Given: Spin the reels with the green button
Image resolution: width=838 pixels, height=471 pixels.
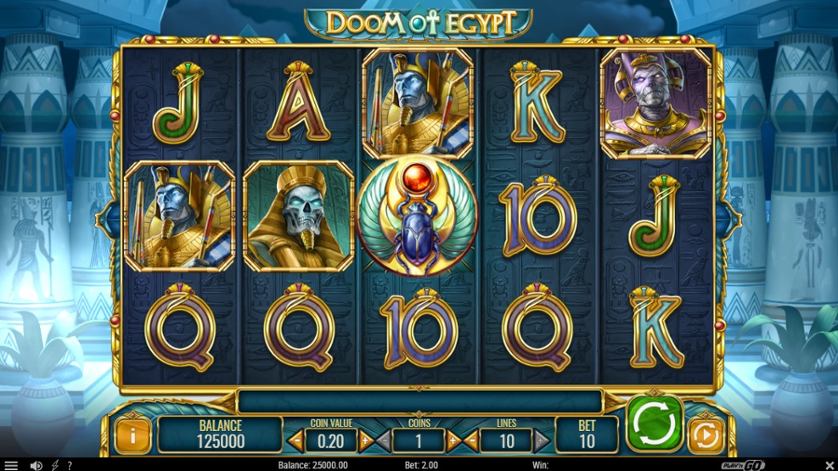Looking at the screenshot, I should coord(654,422).
